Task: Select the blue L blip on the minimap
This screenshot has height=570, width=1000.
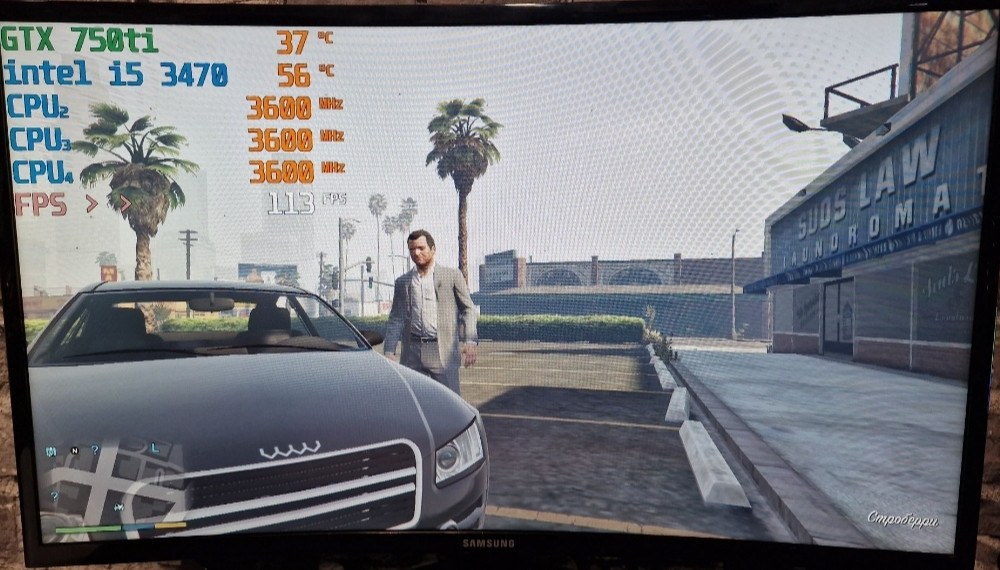Action: (154, 448)
